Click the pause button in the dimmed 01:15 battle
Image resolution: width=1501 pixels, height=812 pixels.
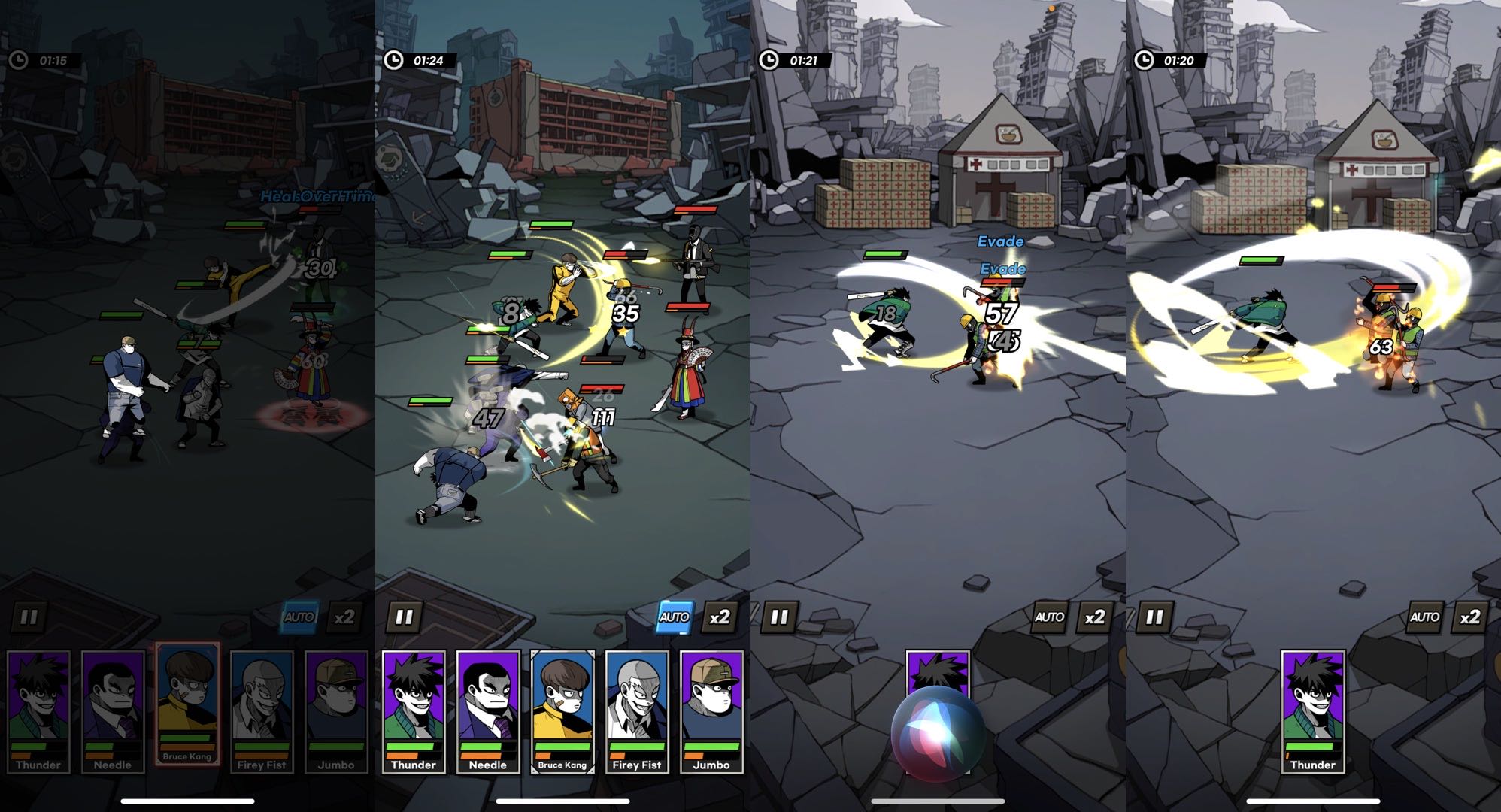[29, 617]
